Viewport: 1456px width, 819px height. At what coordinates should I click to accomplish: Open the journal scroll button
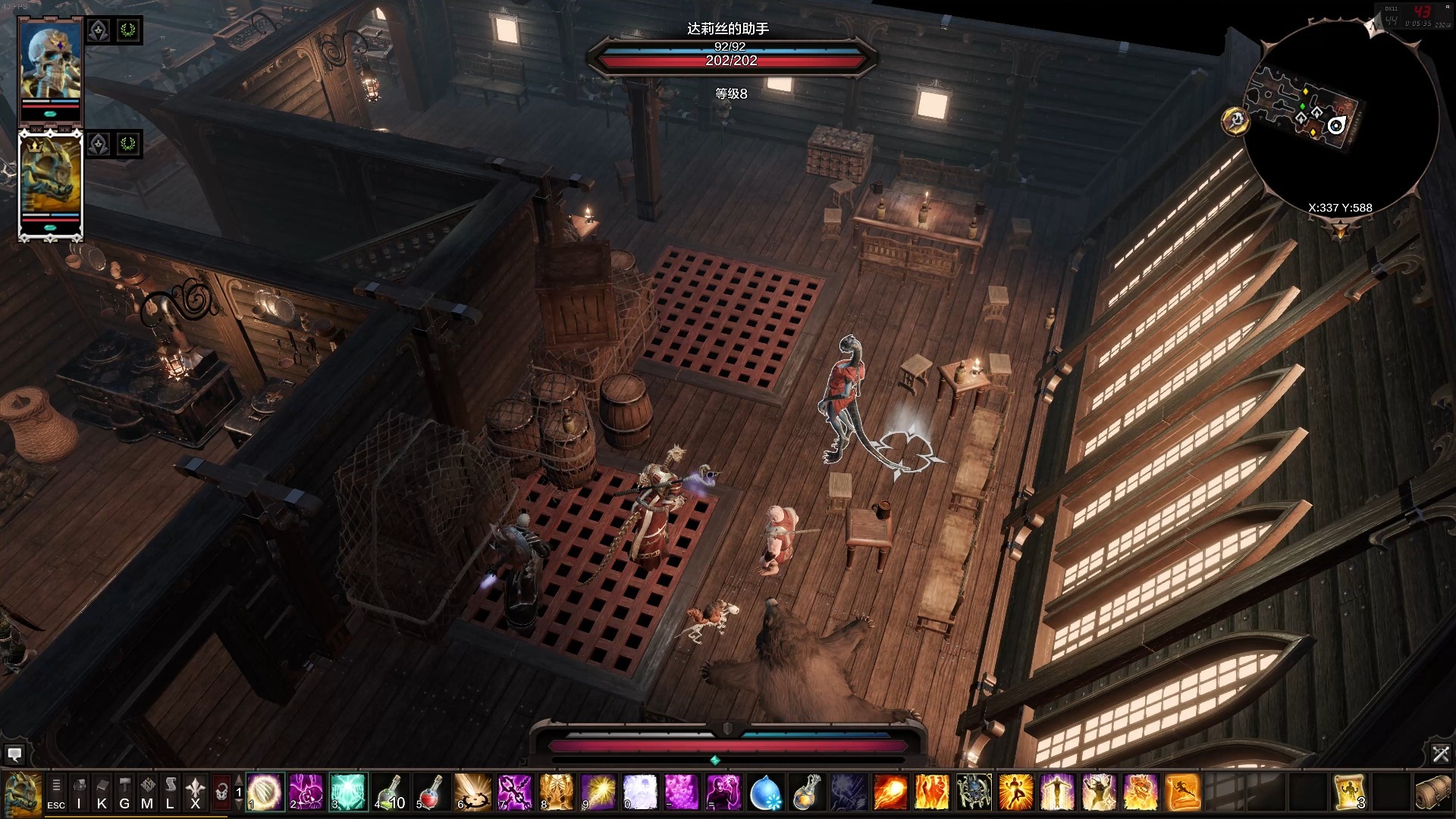[x=171, y=792]
